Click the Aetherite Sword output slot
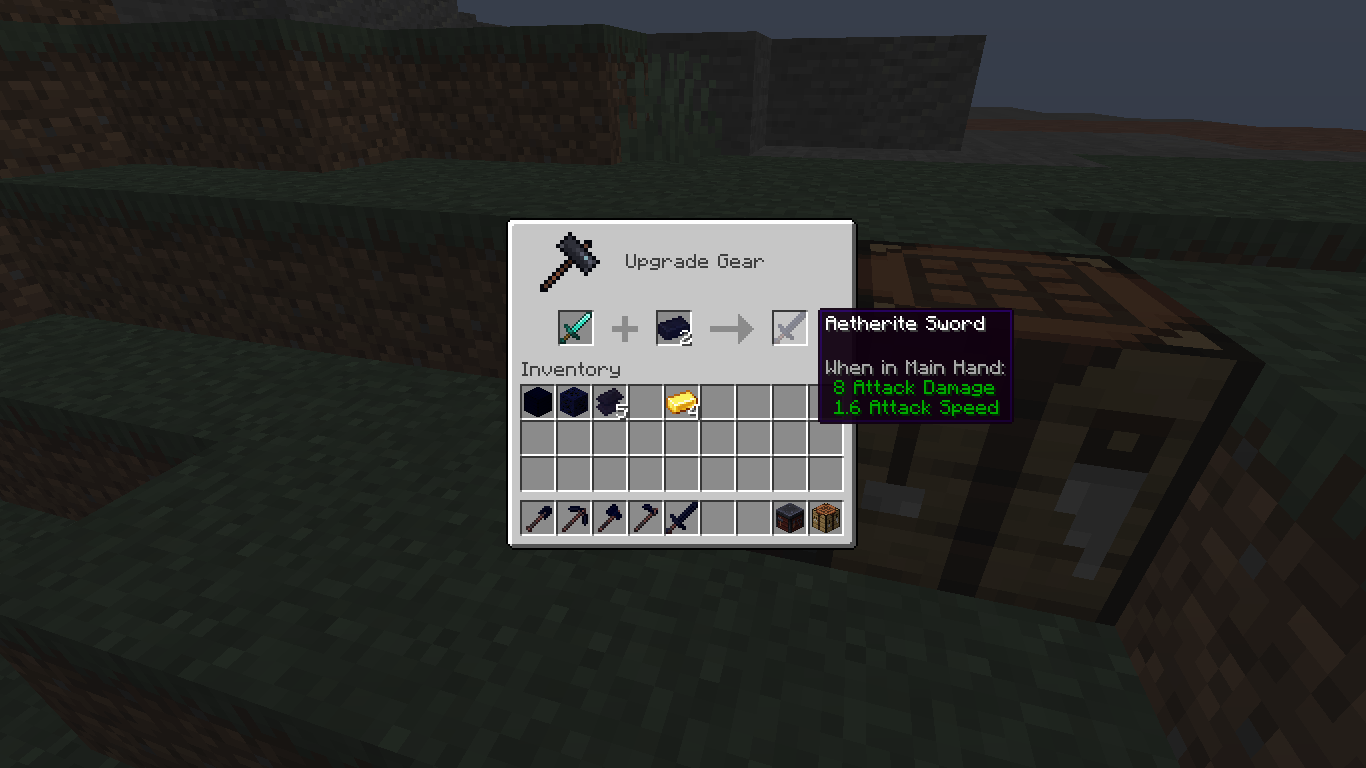 789,328
